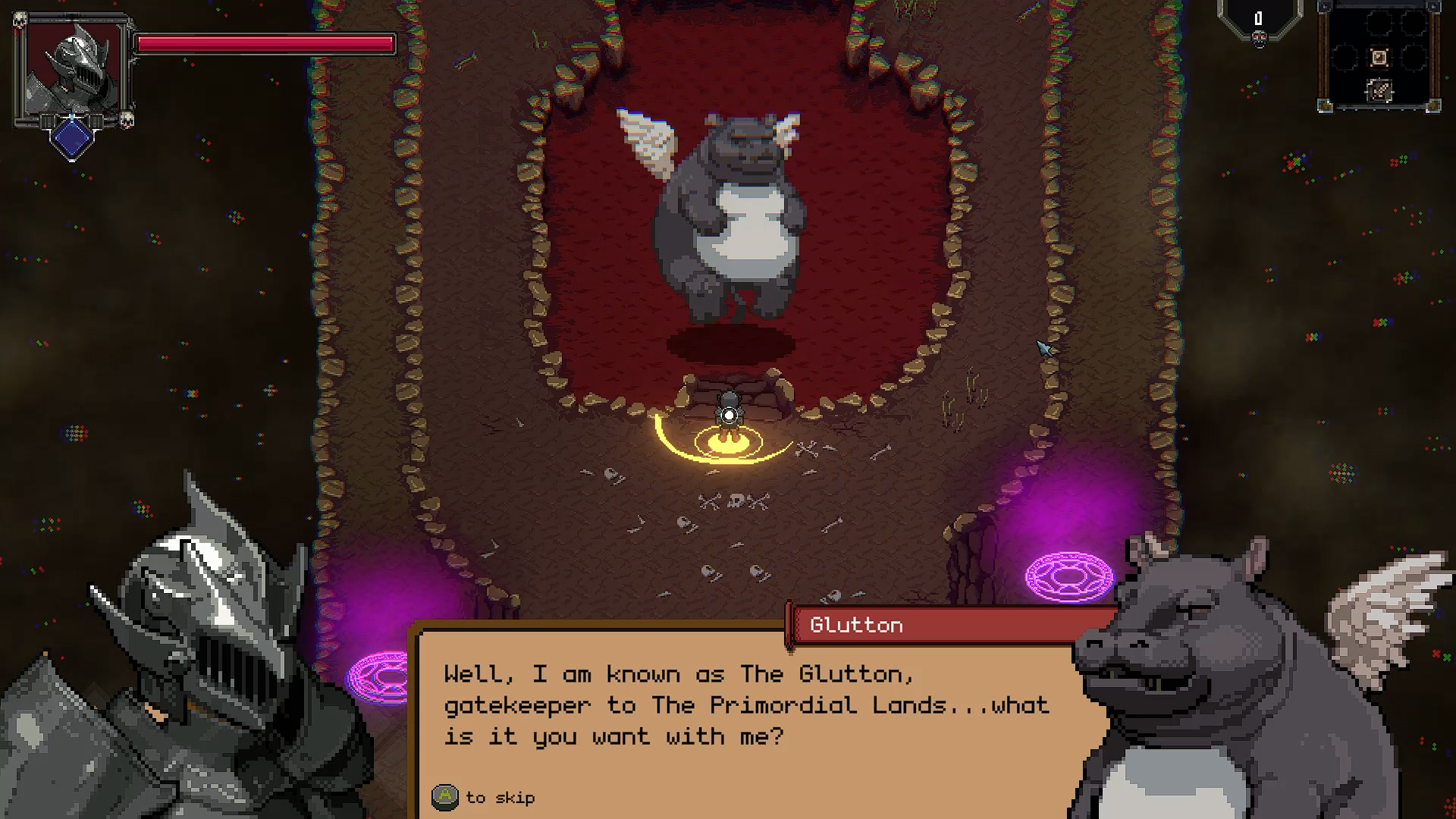This screenshot has width=1456, height=819.
Task: Click the empty top-left equipment slot
Action: [1379, 23]
